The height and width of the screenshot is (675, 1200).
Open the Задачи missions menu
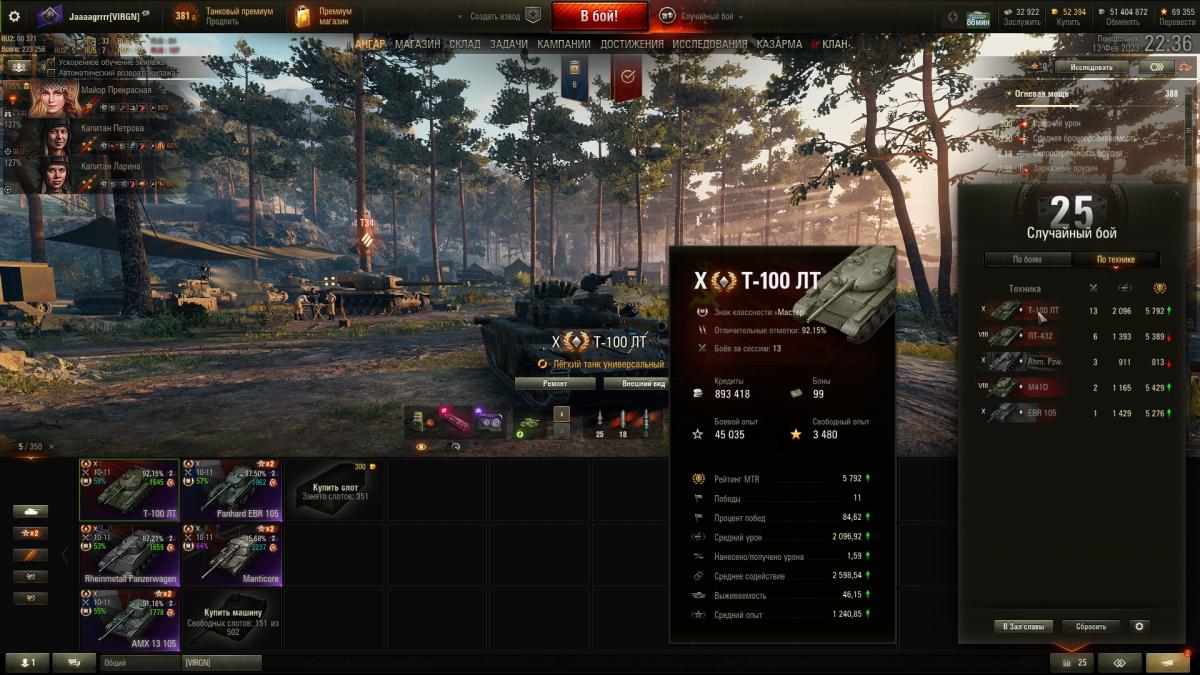[509, 44]
